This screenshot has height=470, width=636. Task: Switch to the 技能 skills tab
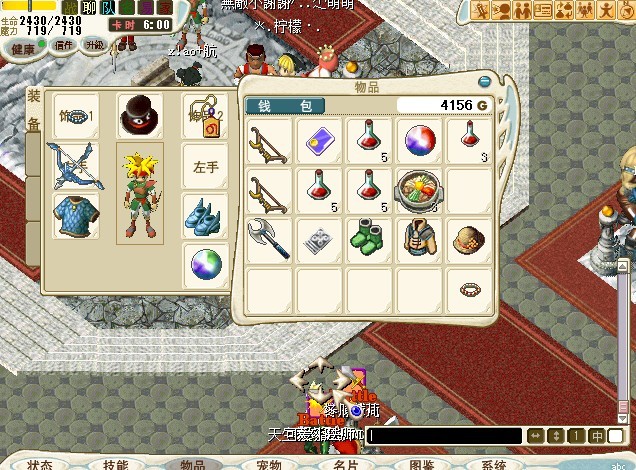[115, 464]
